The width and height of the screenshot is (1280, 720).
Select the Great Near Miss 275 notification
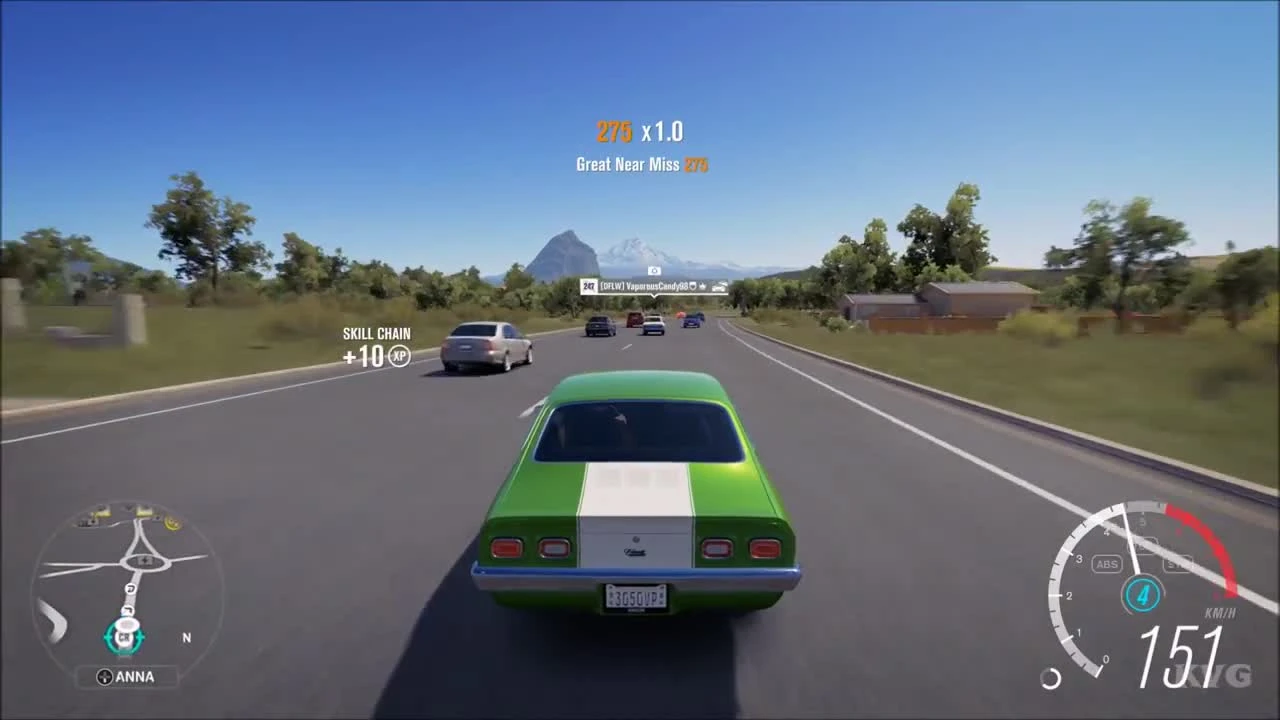click(641, 164)
